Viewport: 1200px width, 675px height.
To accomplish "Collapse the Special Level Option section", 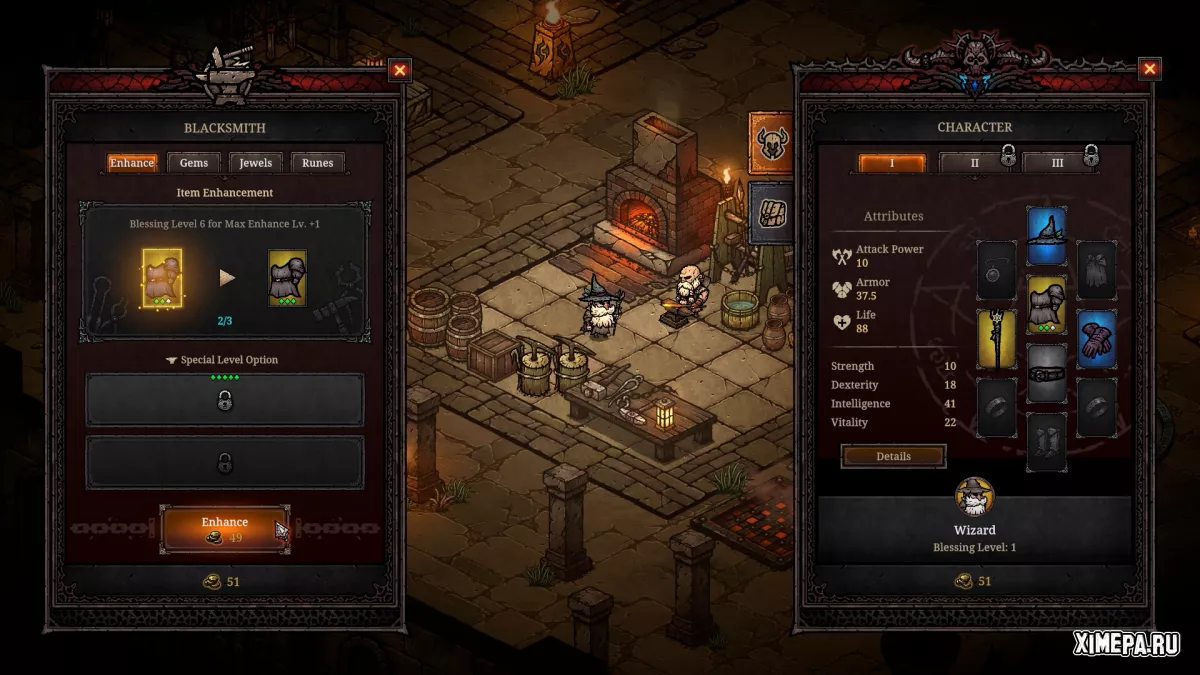I will (223, 360).
